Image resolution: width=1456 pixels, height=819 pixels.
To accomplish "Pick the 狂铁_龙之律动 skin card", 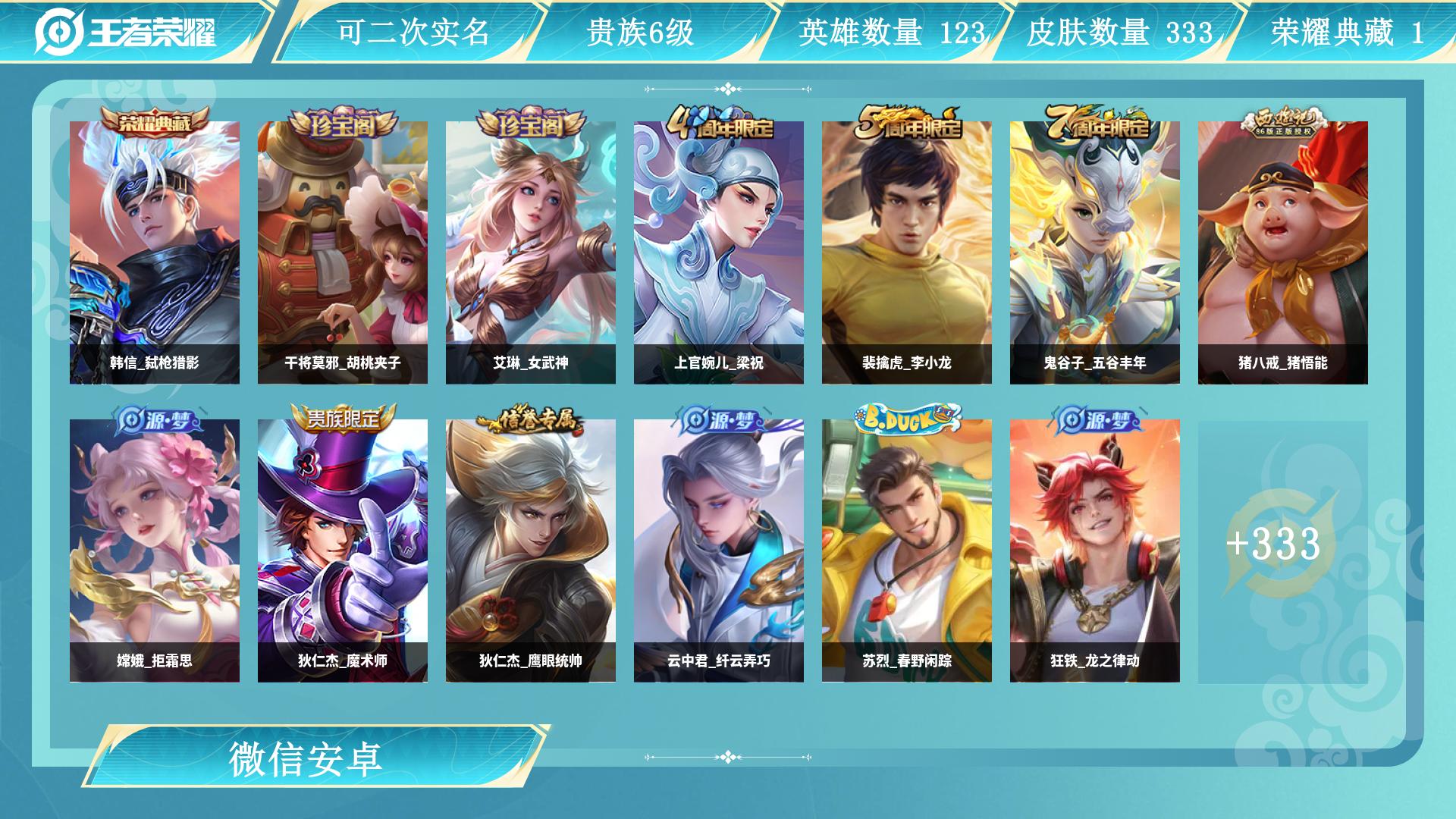I will click(x=1095, y=551).
